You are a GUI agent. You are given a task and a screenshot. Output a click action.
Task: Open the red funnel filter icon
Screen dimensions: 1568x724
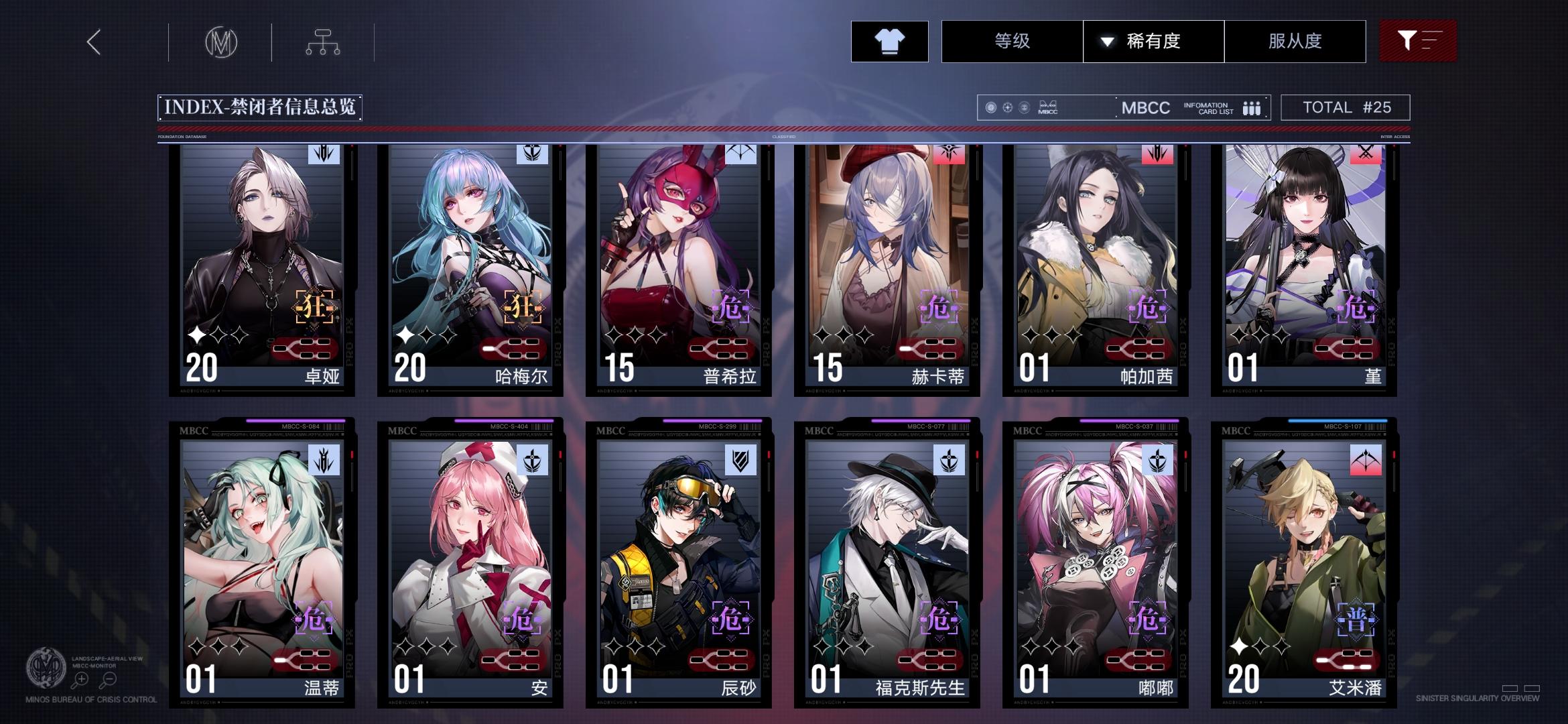tap(1418, 42)
